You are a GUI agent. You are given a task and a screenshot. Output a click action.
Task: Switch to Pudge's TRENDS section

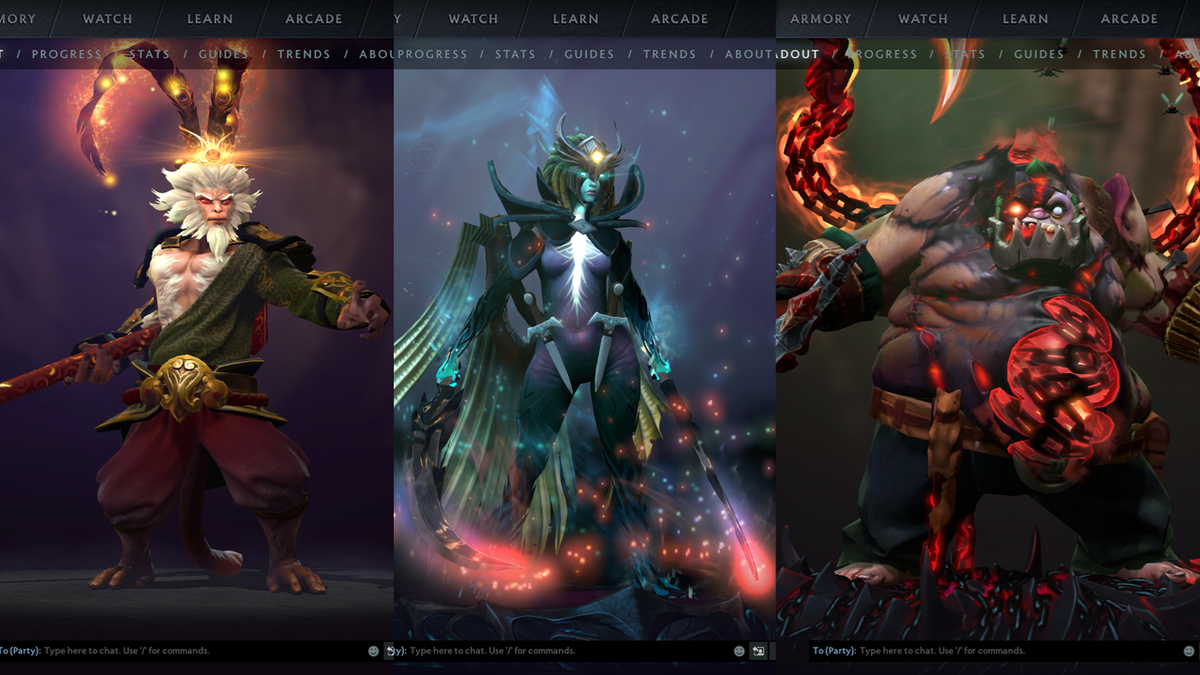tap(1119, 54)
